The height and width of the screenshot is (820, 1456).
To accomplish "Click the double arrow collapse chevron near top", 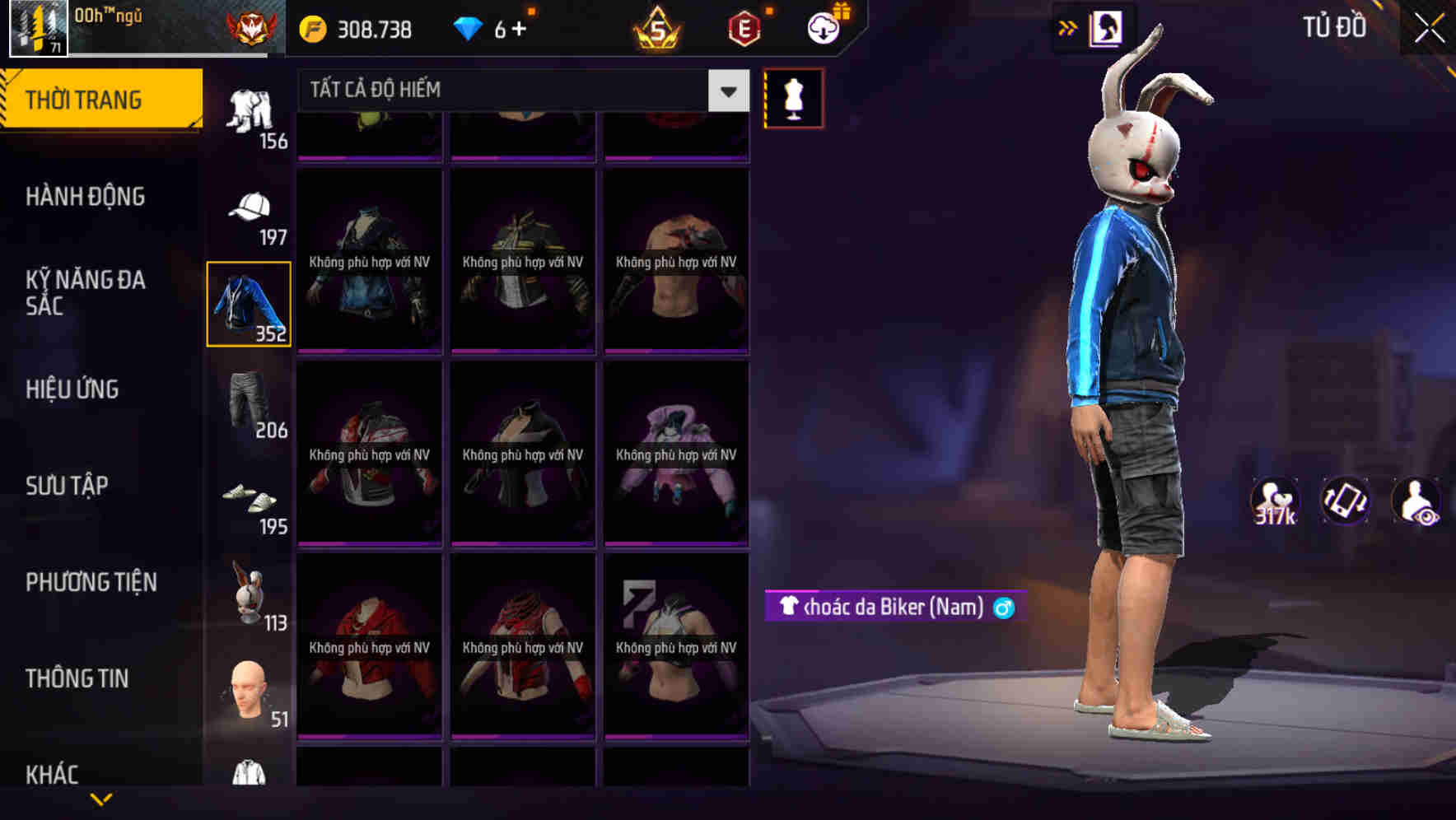I will click(1068, 27).
